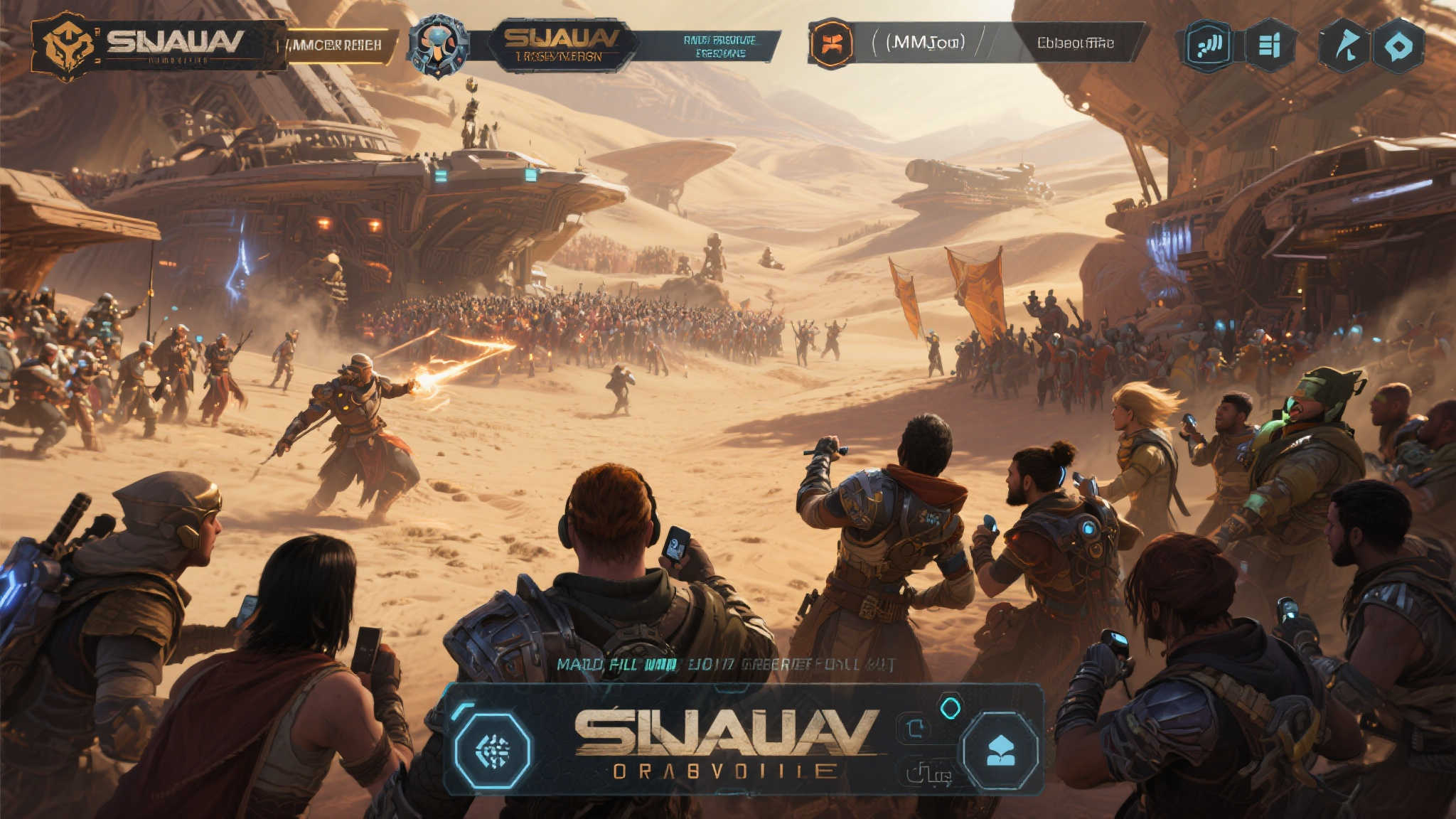Screen dimensions: 1456x819
Task: Open the signal bars hexagon icon
Action: coord(1208,46)
